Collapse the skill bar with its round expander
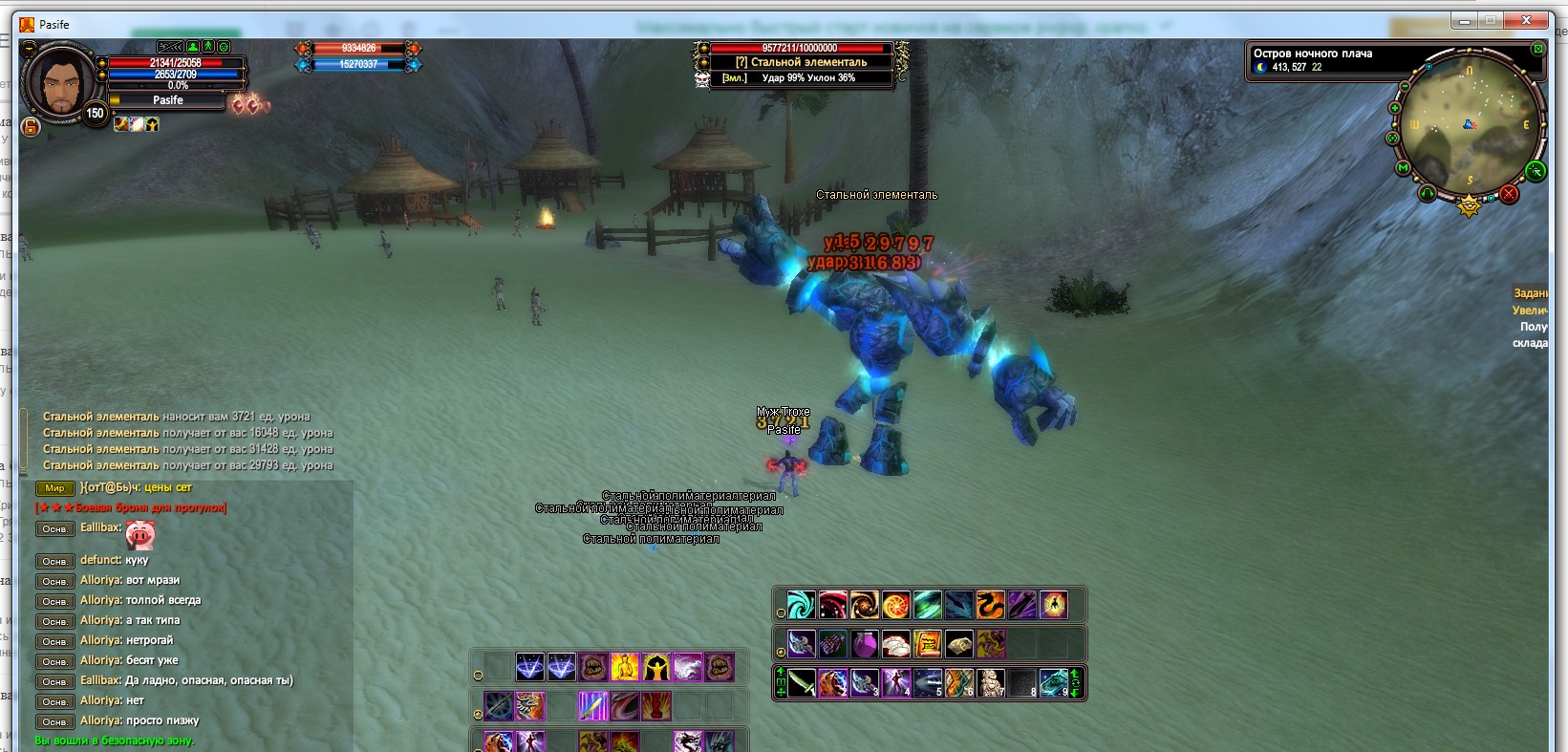The height and width of the screenshot is (752, 1568). point(780,612)
